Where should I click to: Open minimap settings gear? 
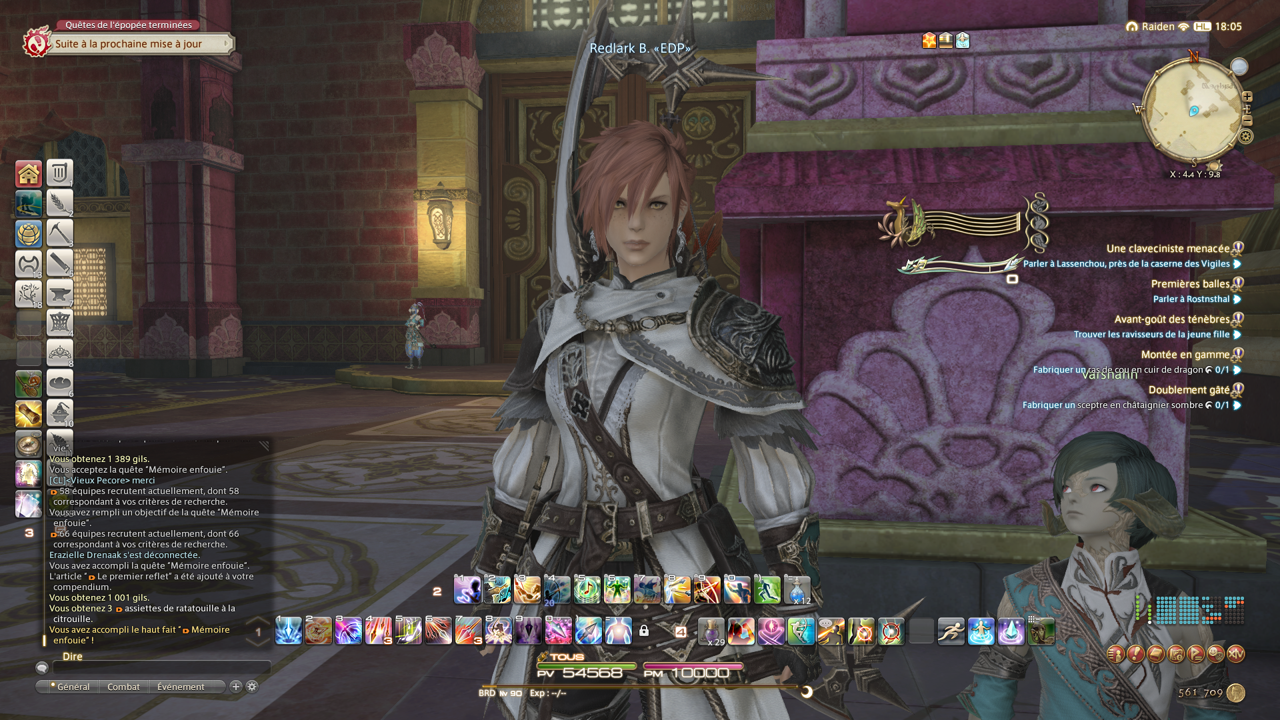pos(1246,137)
